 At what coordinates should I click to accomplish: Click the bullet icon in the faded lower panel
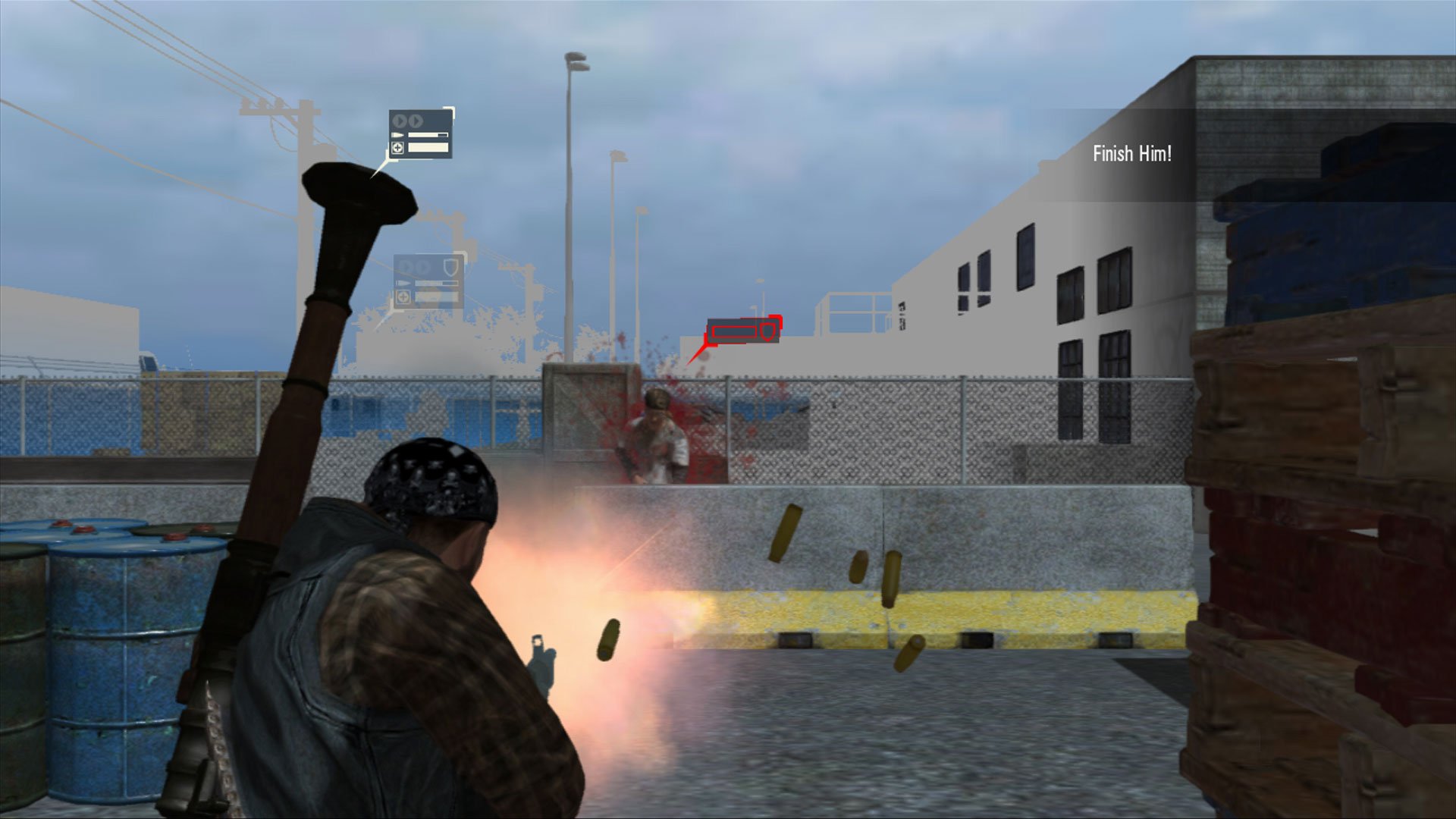pos(403,284)
